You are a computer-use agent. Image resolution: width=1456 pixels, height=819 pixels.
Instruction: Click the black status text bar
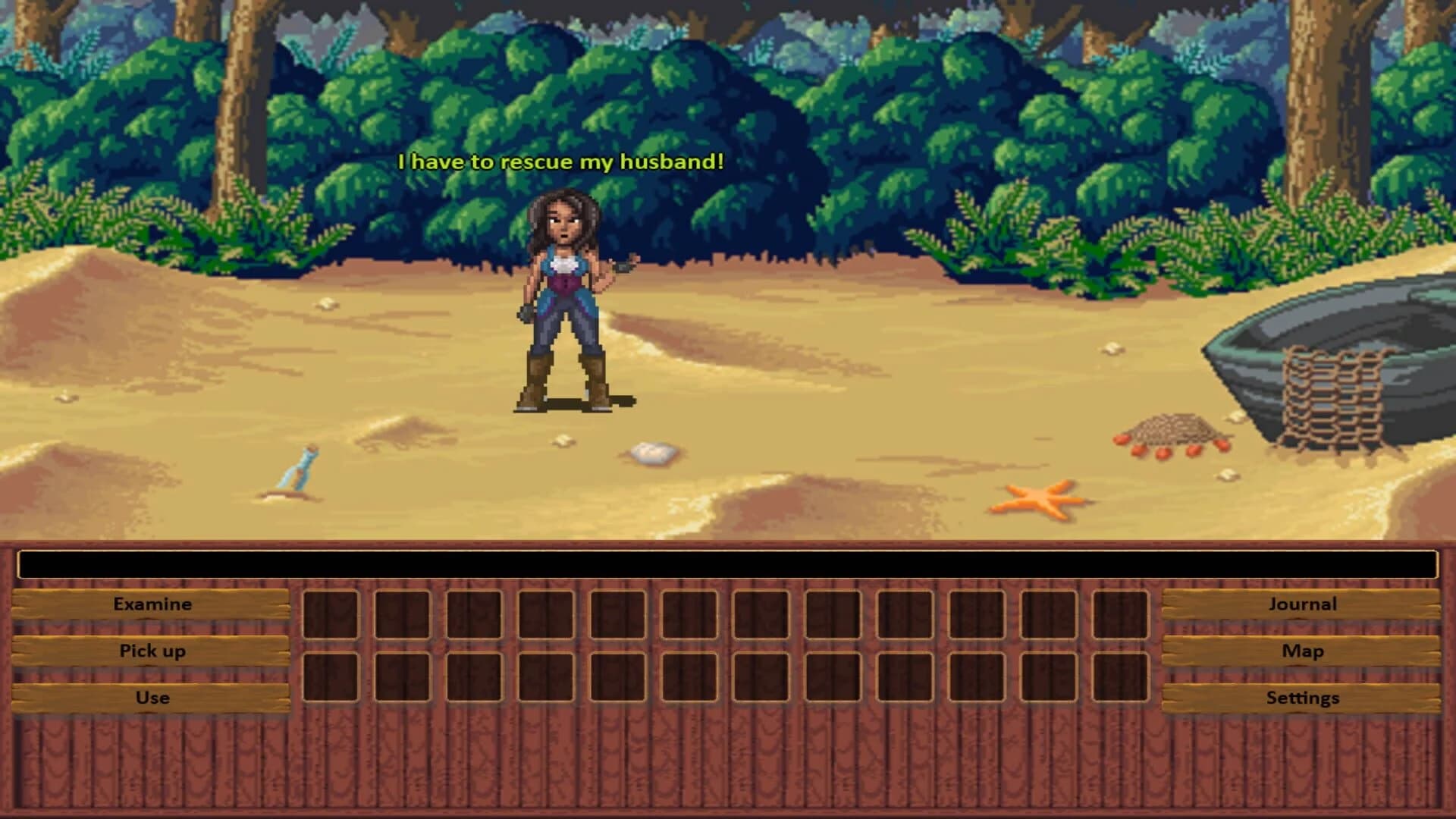(728, 561)
